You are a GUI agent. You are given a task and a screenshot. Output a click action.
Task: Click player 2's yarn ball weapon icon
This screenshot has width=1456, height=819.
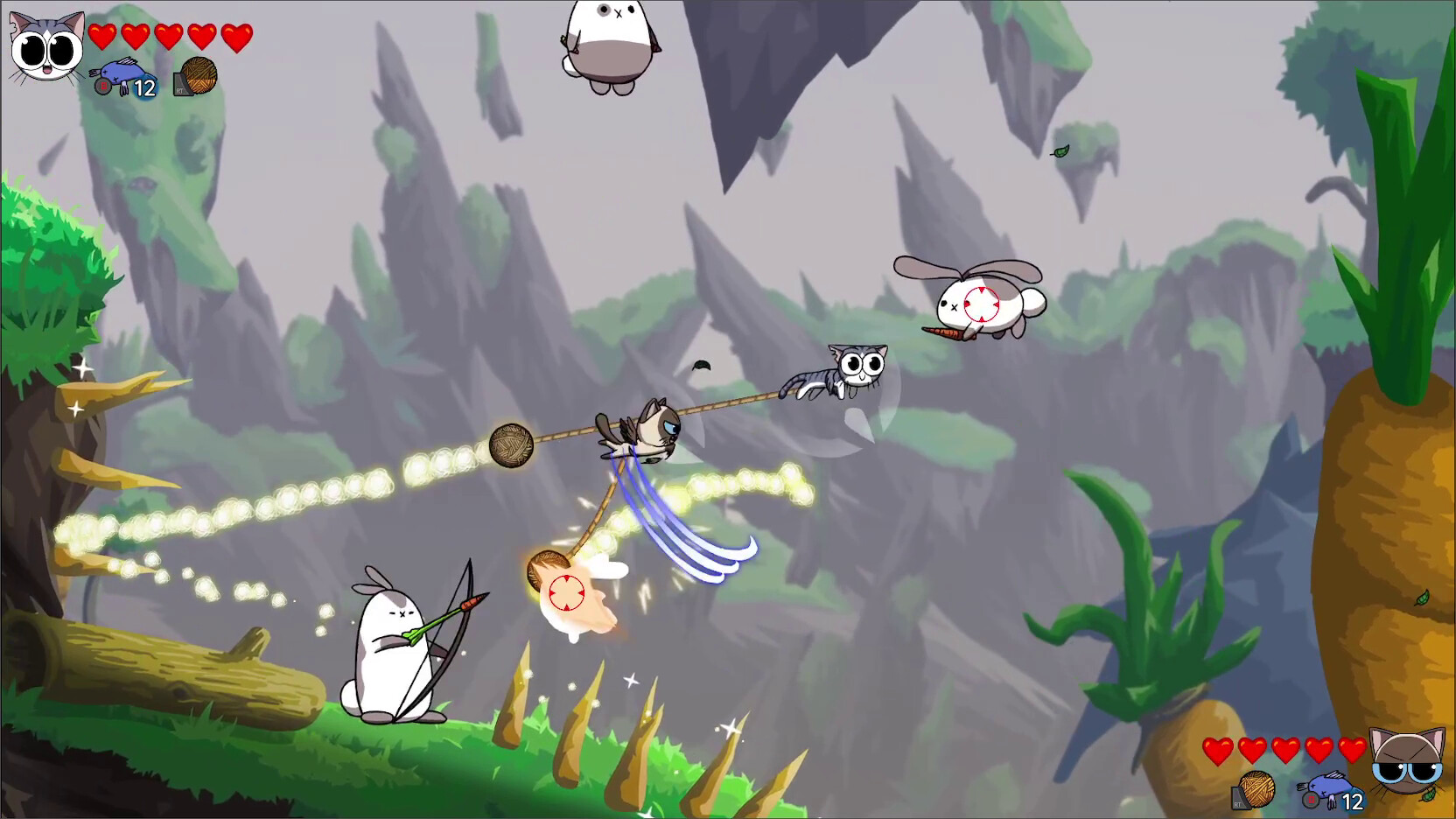[1257, 787]
